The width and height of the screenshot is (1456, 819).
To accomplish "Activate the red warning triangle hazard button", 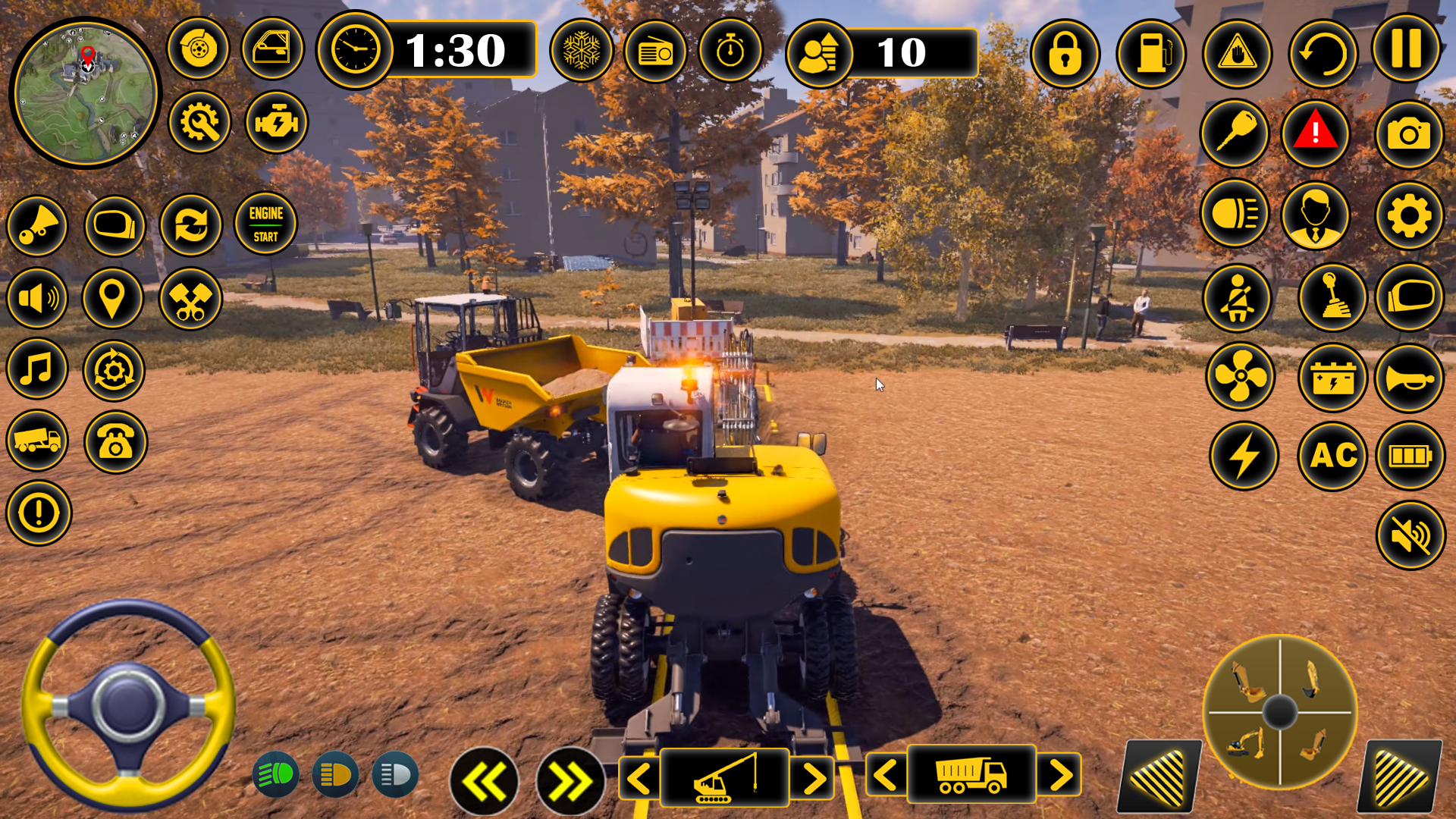I will pos(1315,133).
